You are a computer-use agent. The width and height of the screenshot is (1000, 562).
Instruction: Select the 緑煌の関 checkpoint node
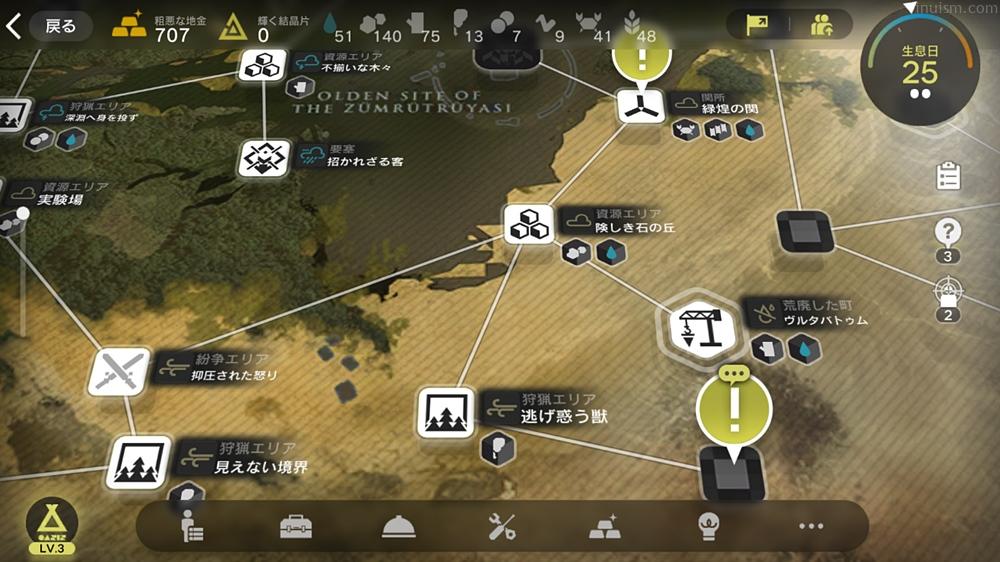pos(635,107)
